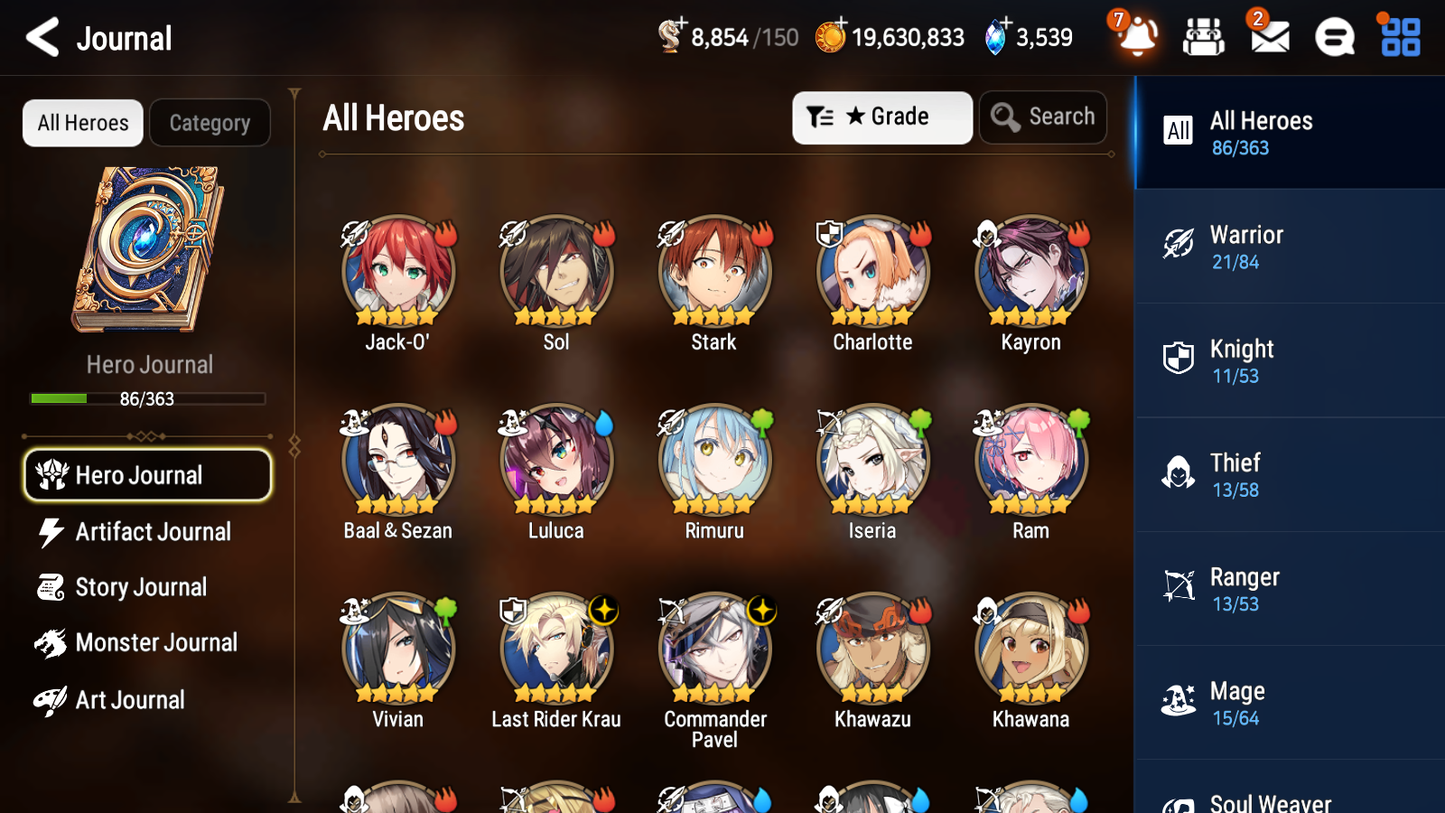
Task: Open the chat bubble icon
Action: [1334, 36]
